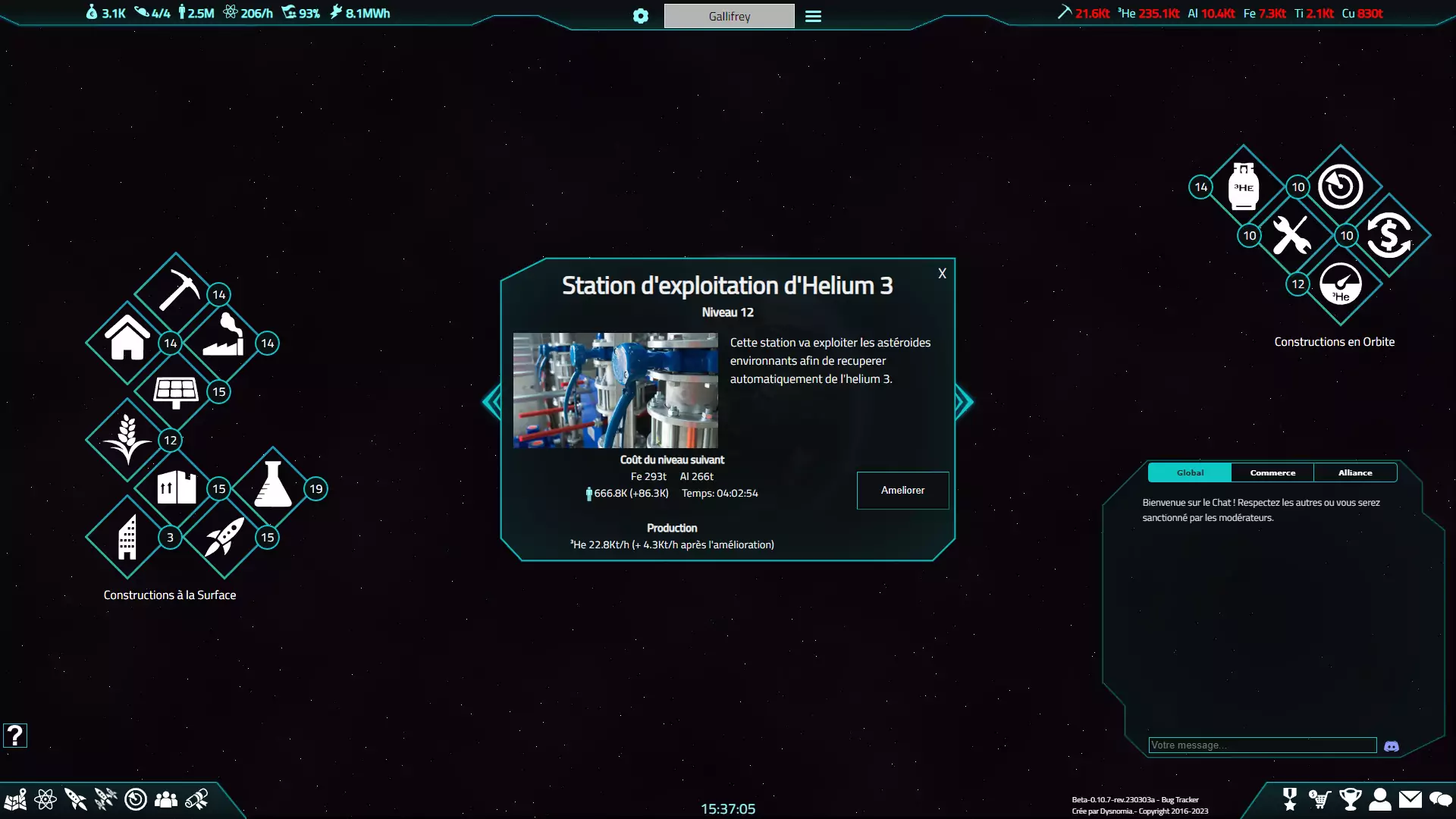Open the settings gear icon
Screen dimensions: 1456x819
point(641,16)
